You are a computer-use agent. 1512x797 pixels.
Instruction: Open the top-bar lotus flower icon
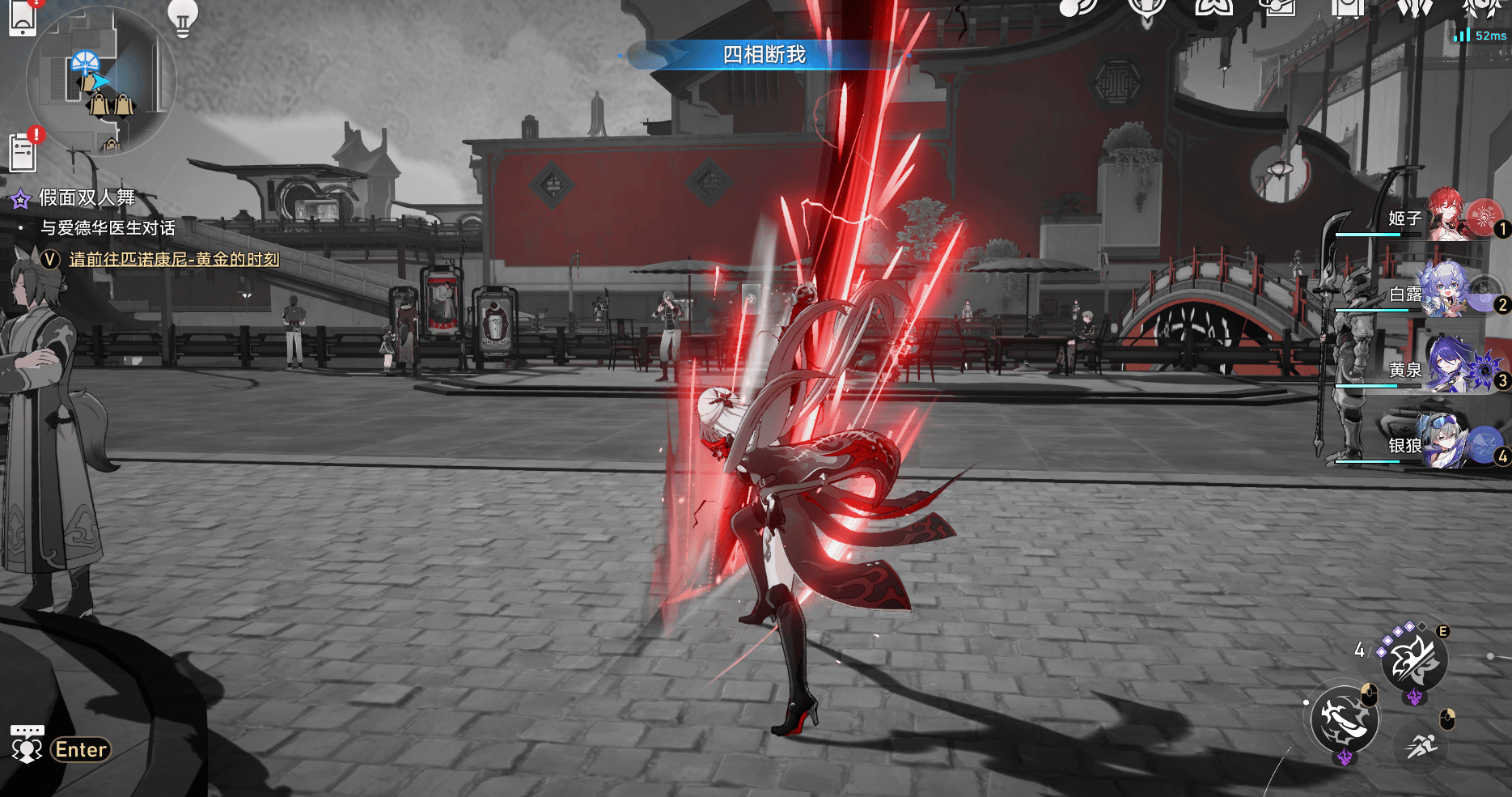coord(1213,7)
